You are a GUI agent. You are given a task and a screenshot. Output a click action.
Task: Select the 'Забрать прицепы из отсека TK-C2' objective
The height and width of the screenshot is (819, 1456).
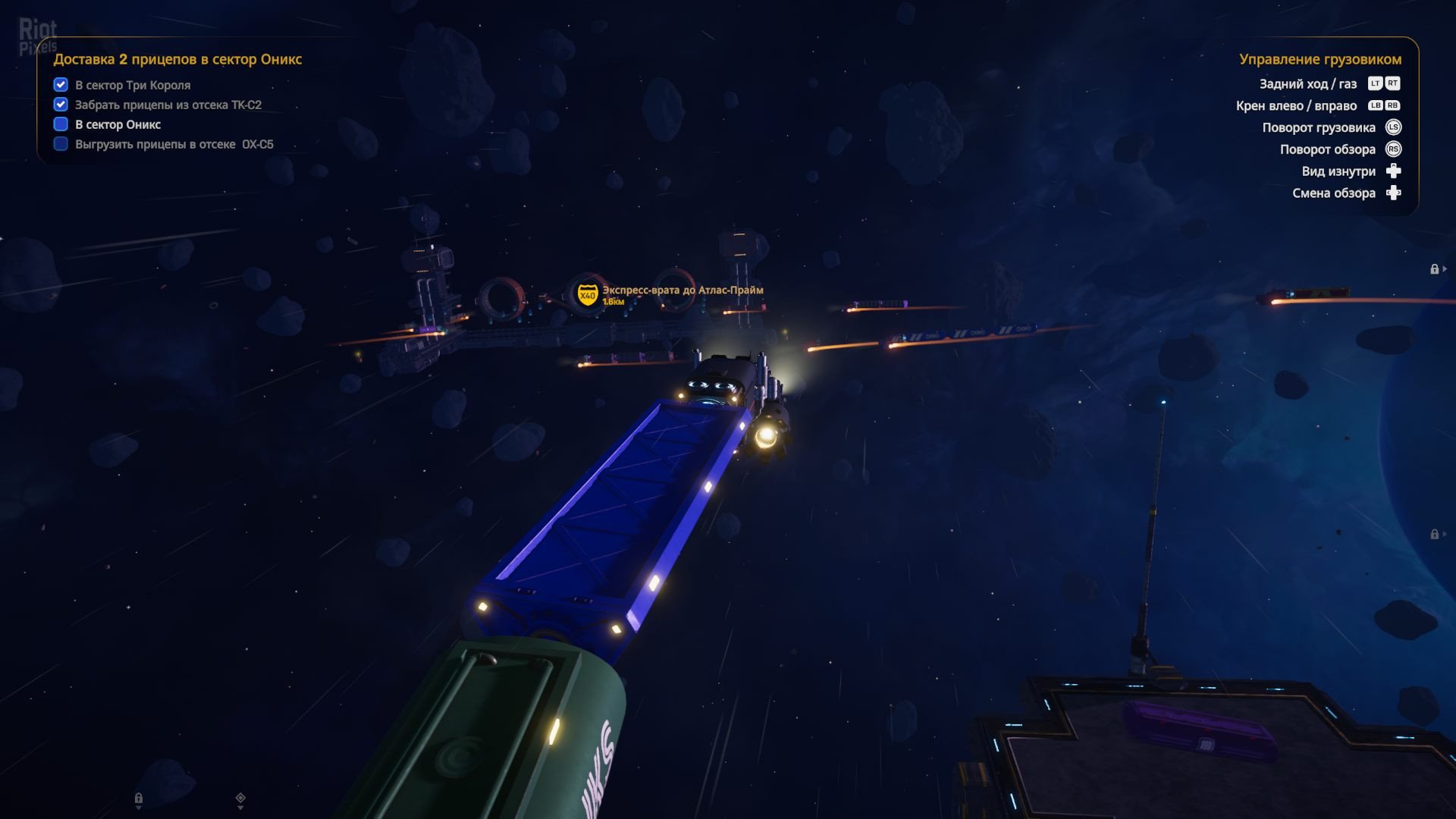168,105
